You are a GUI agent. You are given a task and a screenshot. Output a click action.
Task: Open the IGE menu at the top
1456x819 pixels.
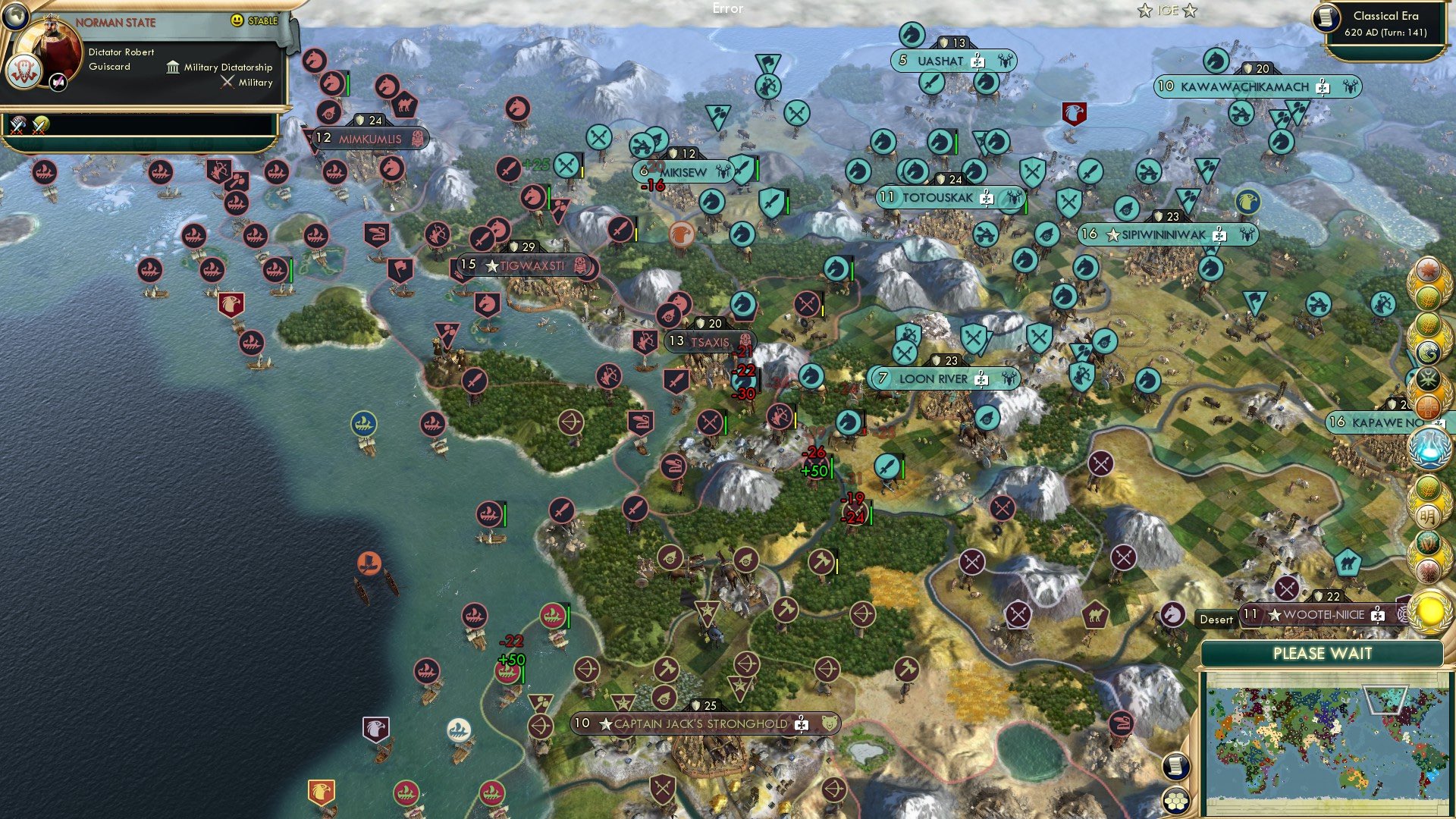click(x=1167, y=11)
